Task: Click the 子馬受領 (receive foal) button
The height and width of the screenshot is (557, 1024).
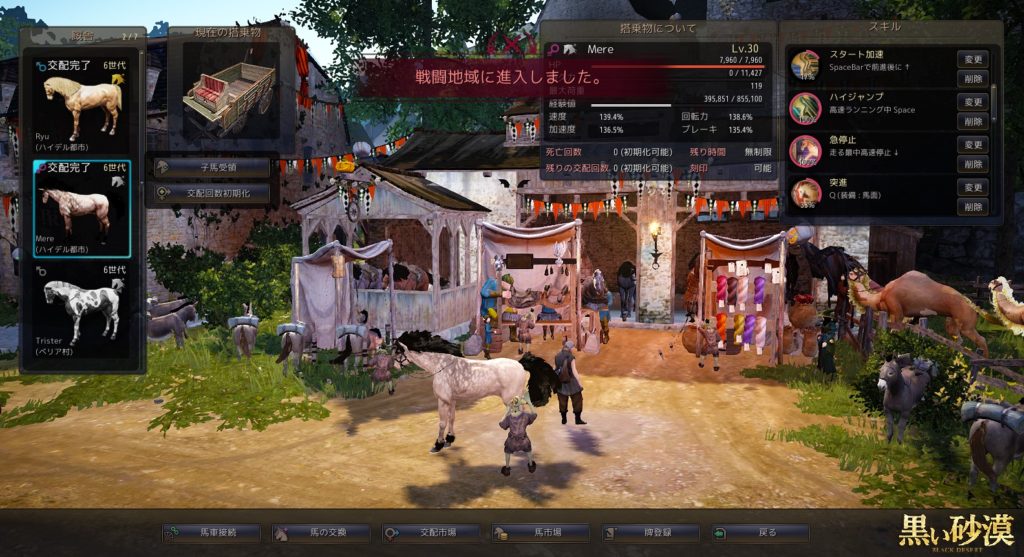Action: [212, 167]
